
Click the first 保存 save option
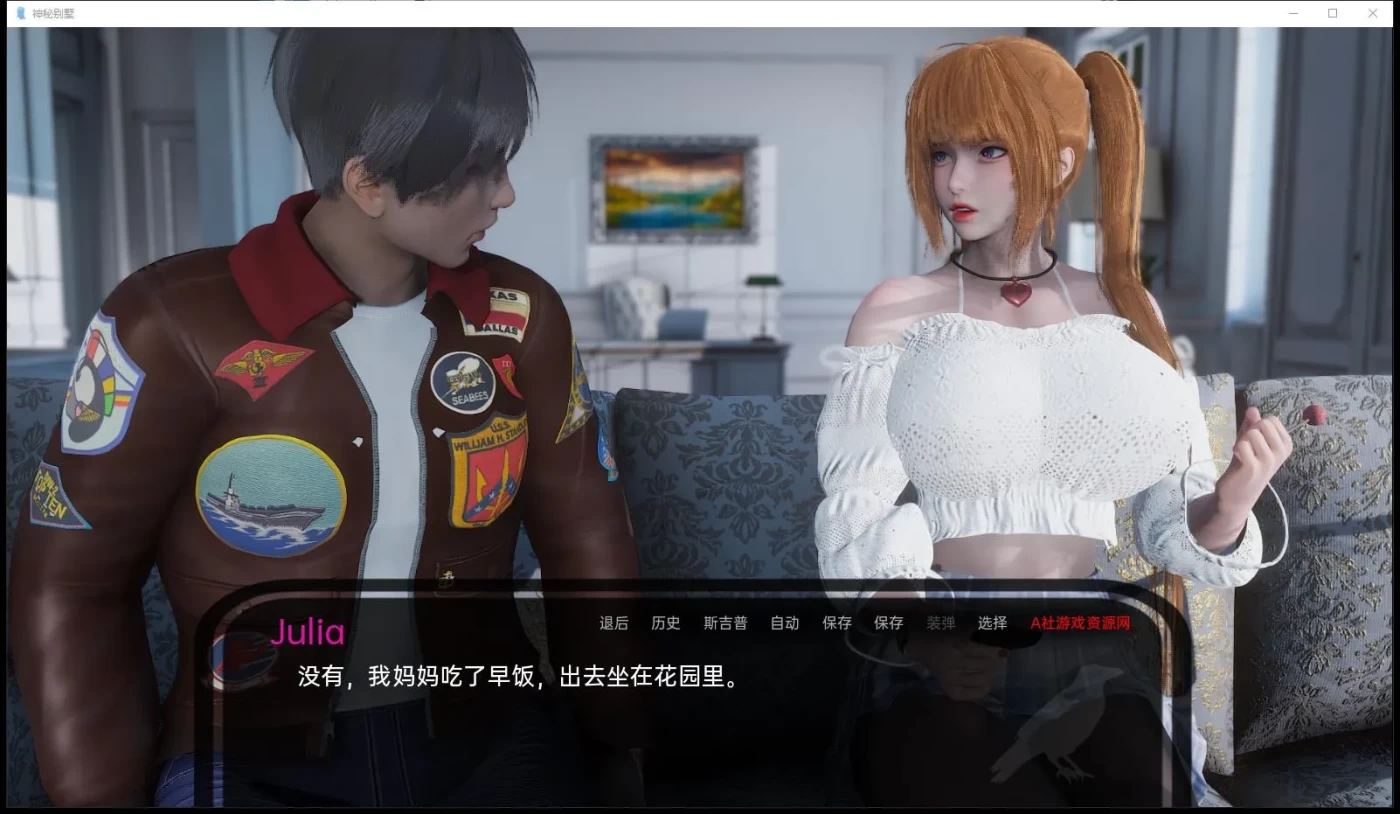[x=837, y=623]
